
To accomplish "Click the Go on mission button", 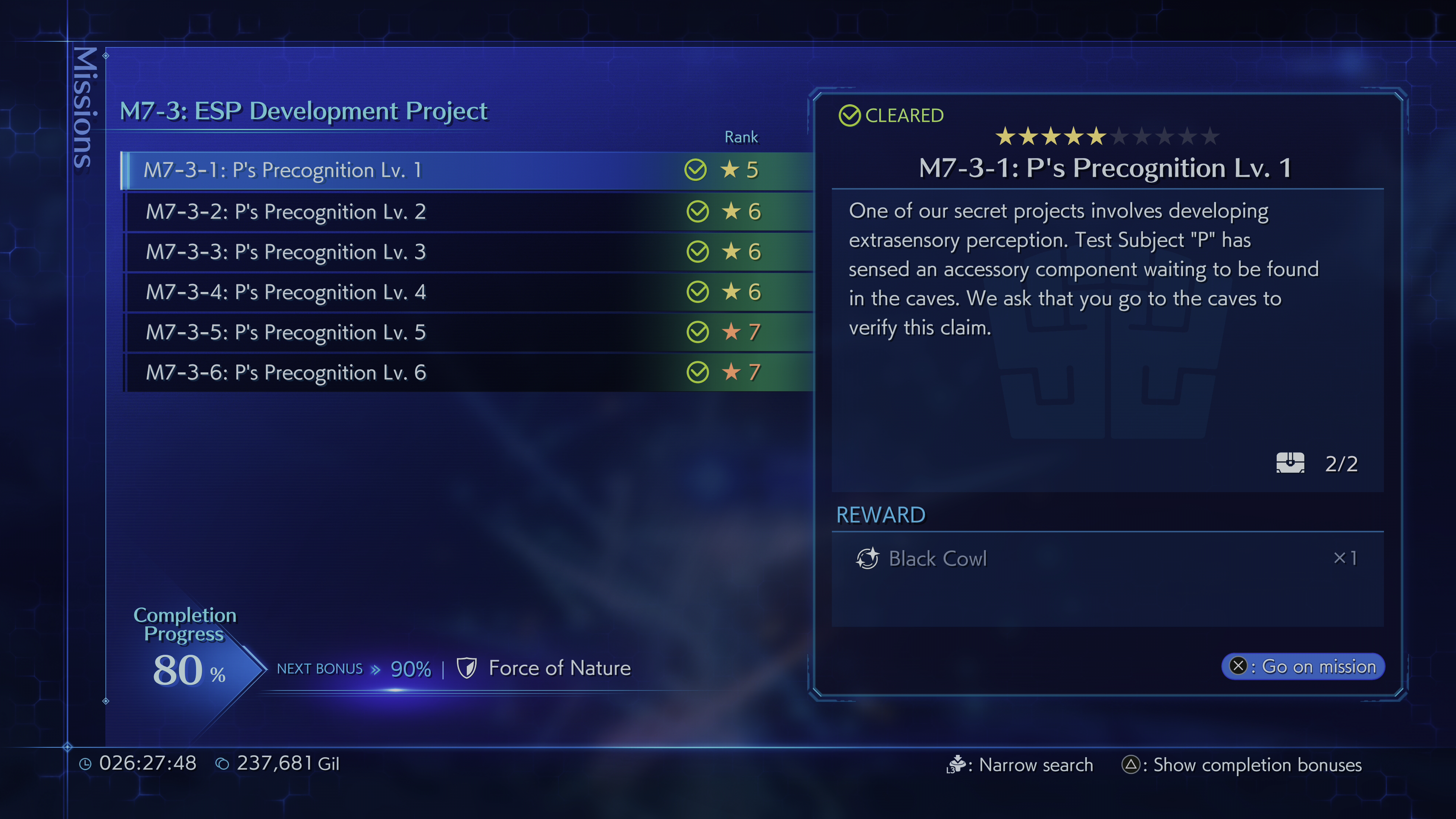I will pyautogui.click(x=1303, y=667).
